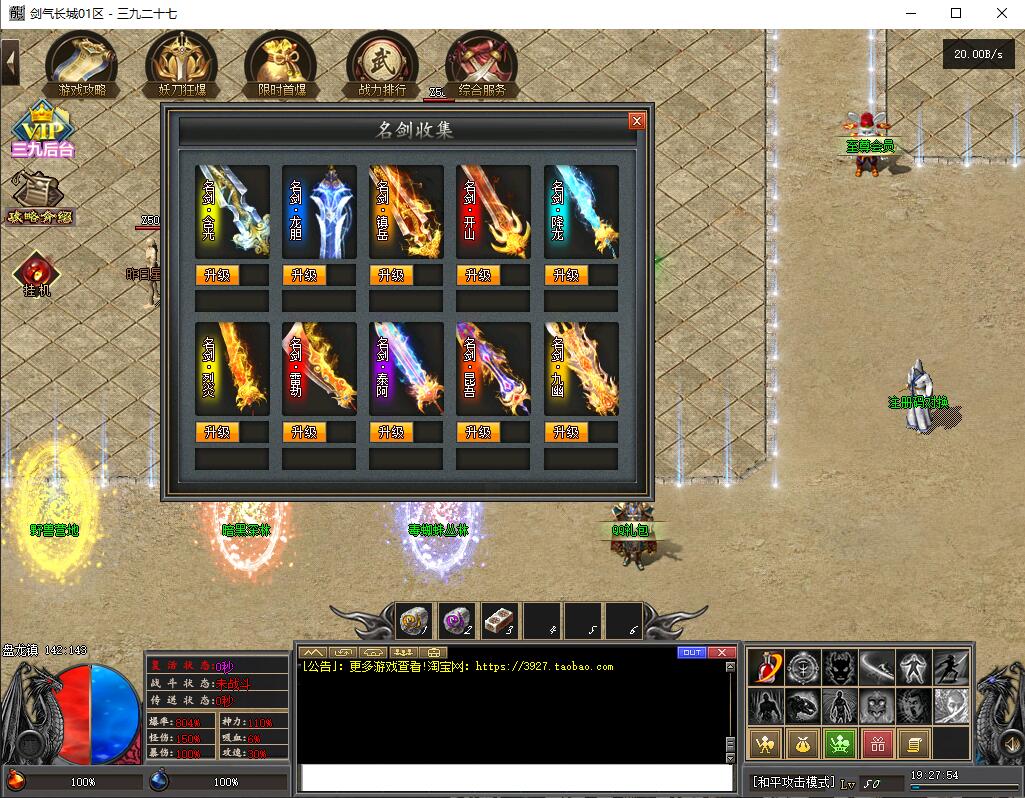Select the 名剑·降龙 sword card

(581, 211)
